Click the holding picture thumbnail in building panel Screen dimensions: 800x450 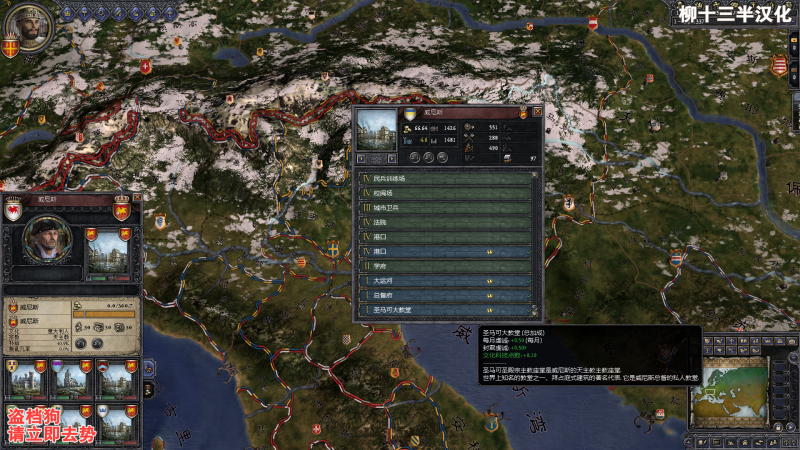(375, 131)
